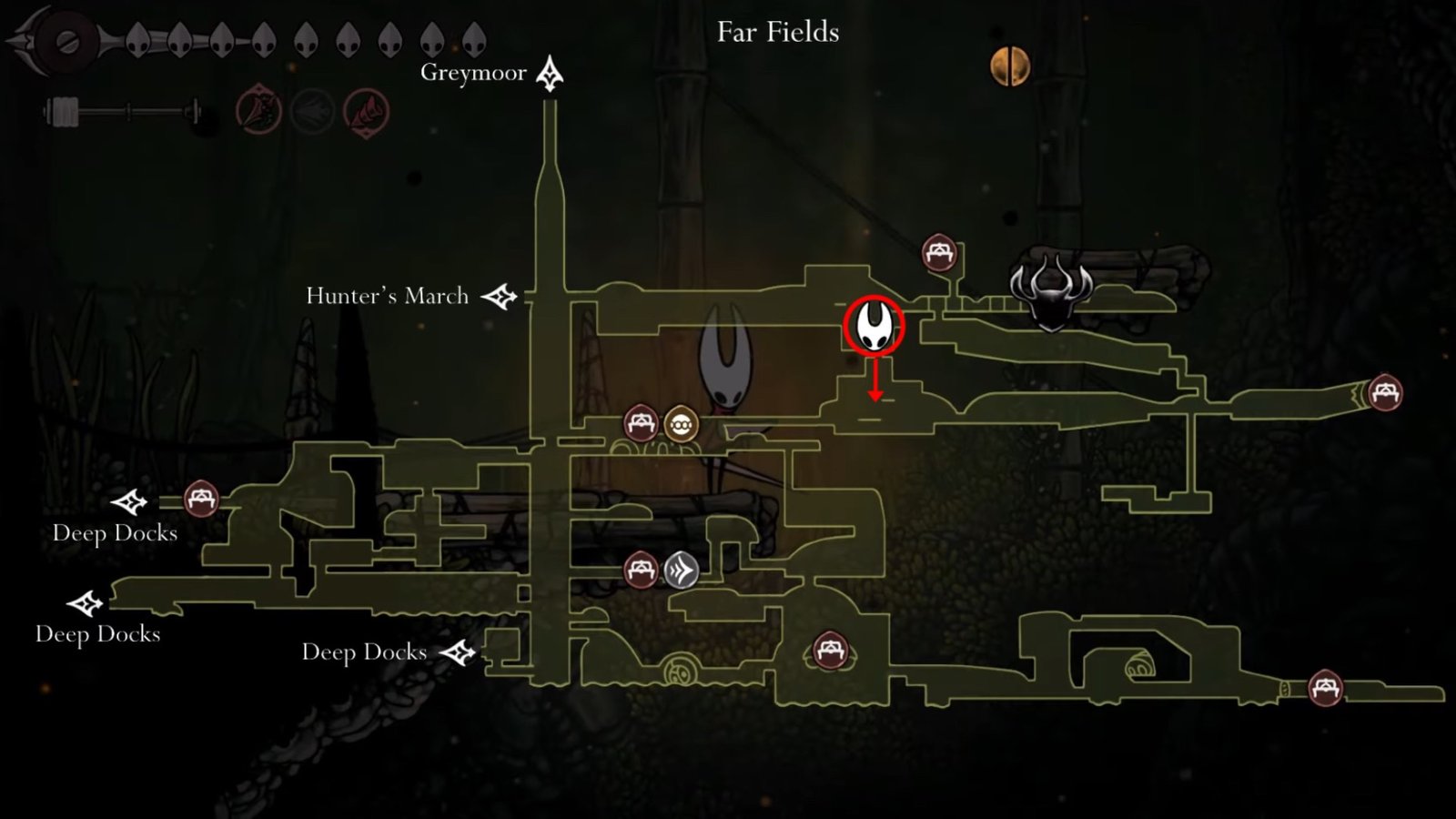
Task: Select the bench marker beside the silver pin
Action: click(641, 571)
